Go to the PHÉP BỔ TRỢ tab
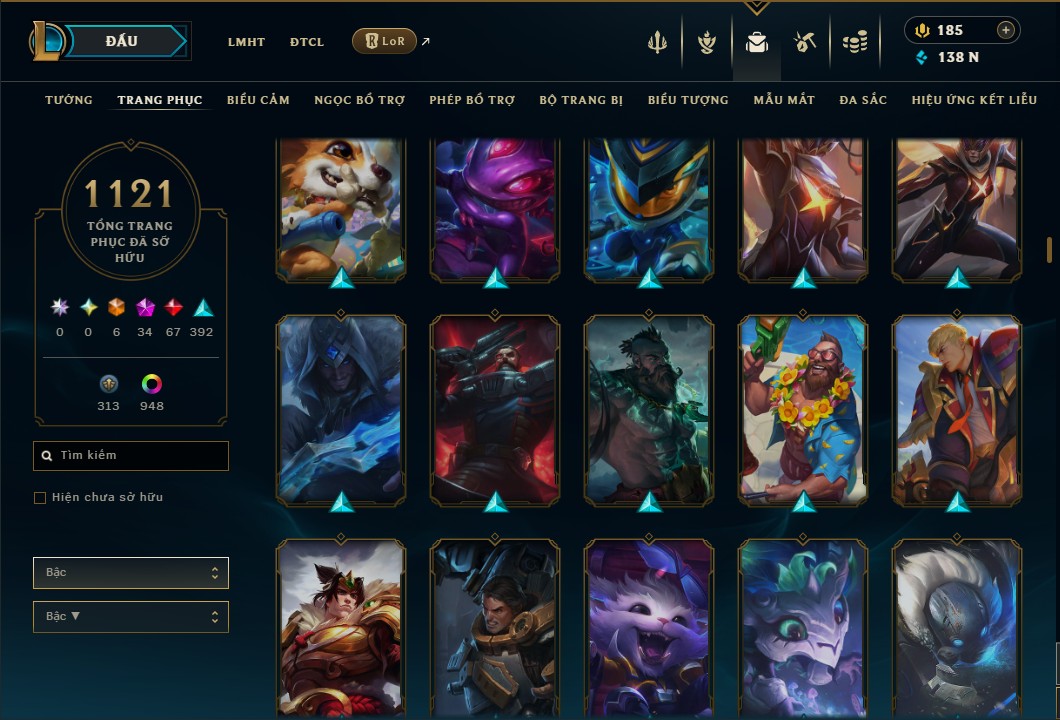Image resolution: width=1060 pixels, height=720 pixels. (x=472, y=100)
